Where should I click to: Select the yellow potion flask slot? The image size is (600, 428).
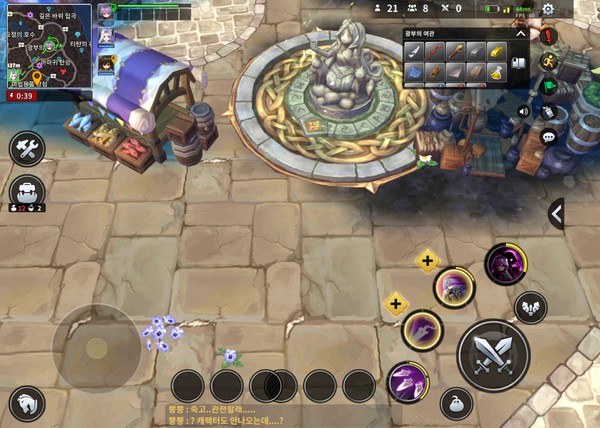click(x=496, y=71)
